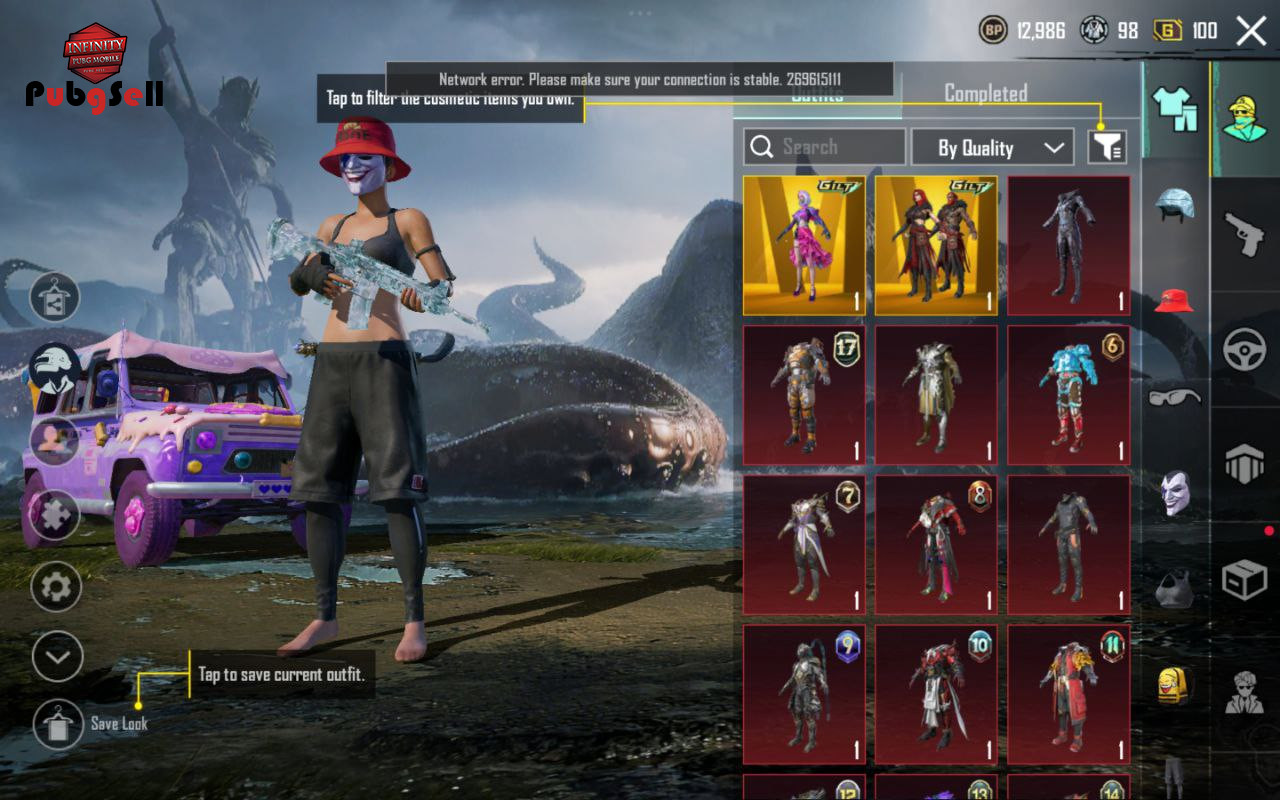Viewport: 1280px width, 800px height.
Task: Toggle the owned items filter funnel
Action: click(1107, 147)
